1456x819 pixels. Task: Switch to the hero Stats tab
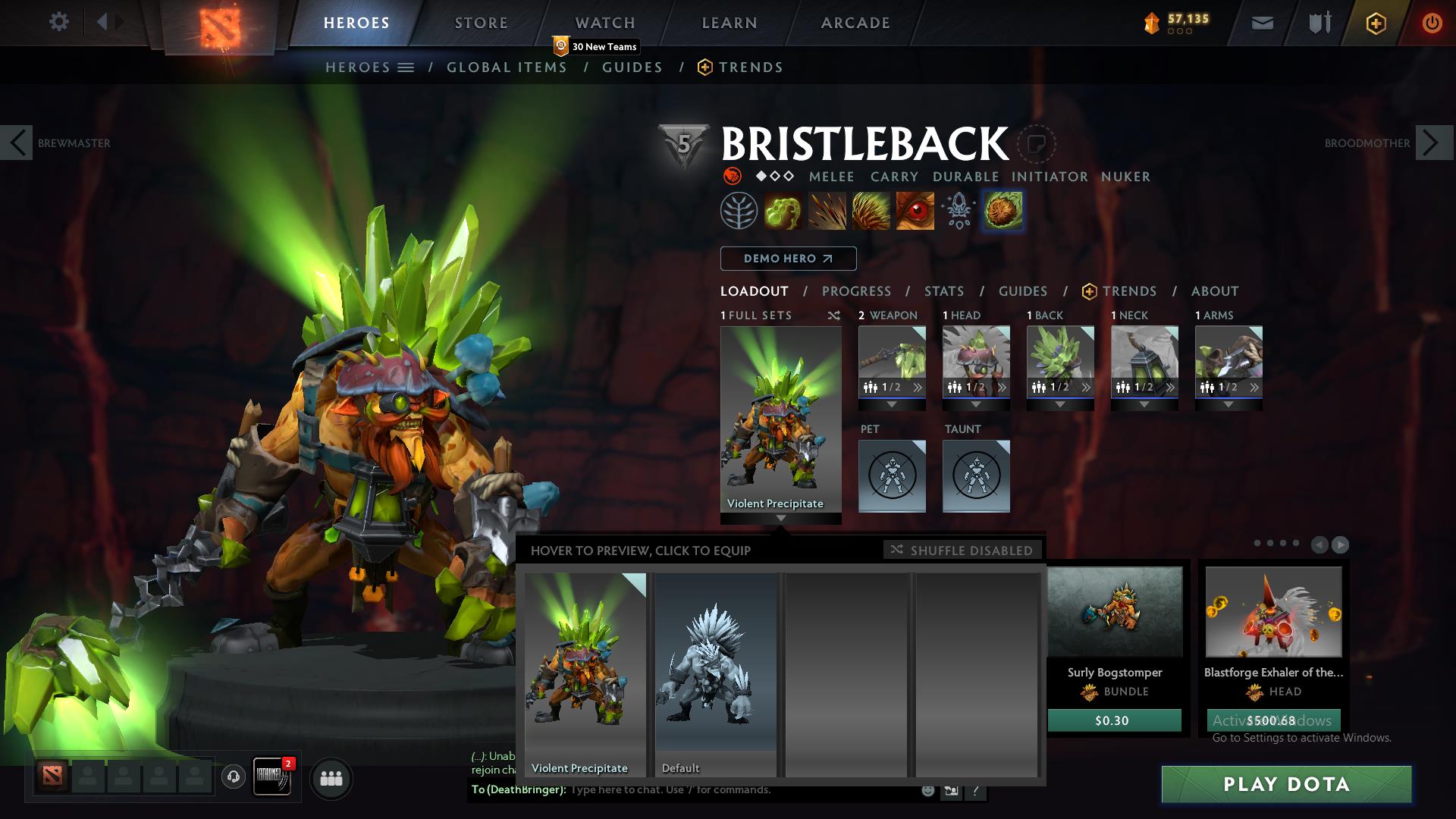pos(943,291)
